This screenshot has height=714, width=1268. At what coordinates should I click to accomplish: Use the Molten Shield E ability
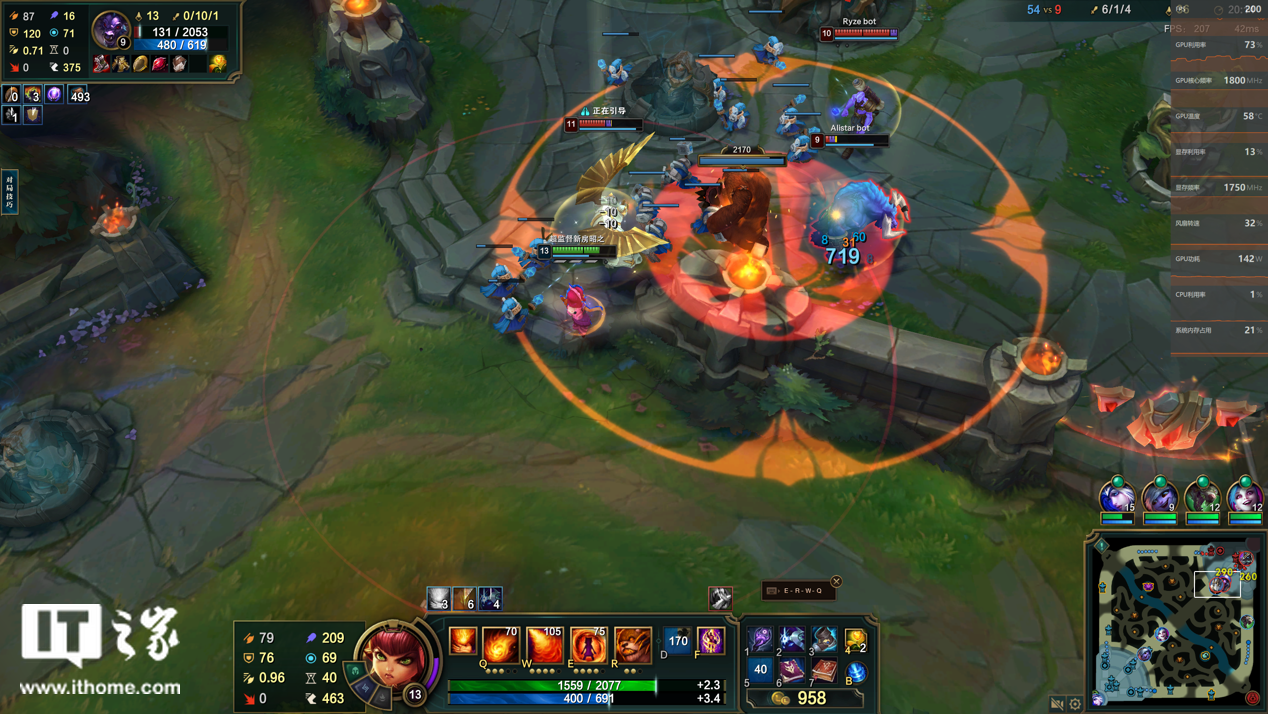[589, 646]
